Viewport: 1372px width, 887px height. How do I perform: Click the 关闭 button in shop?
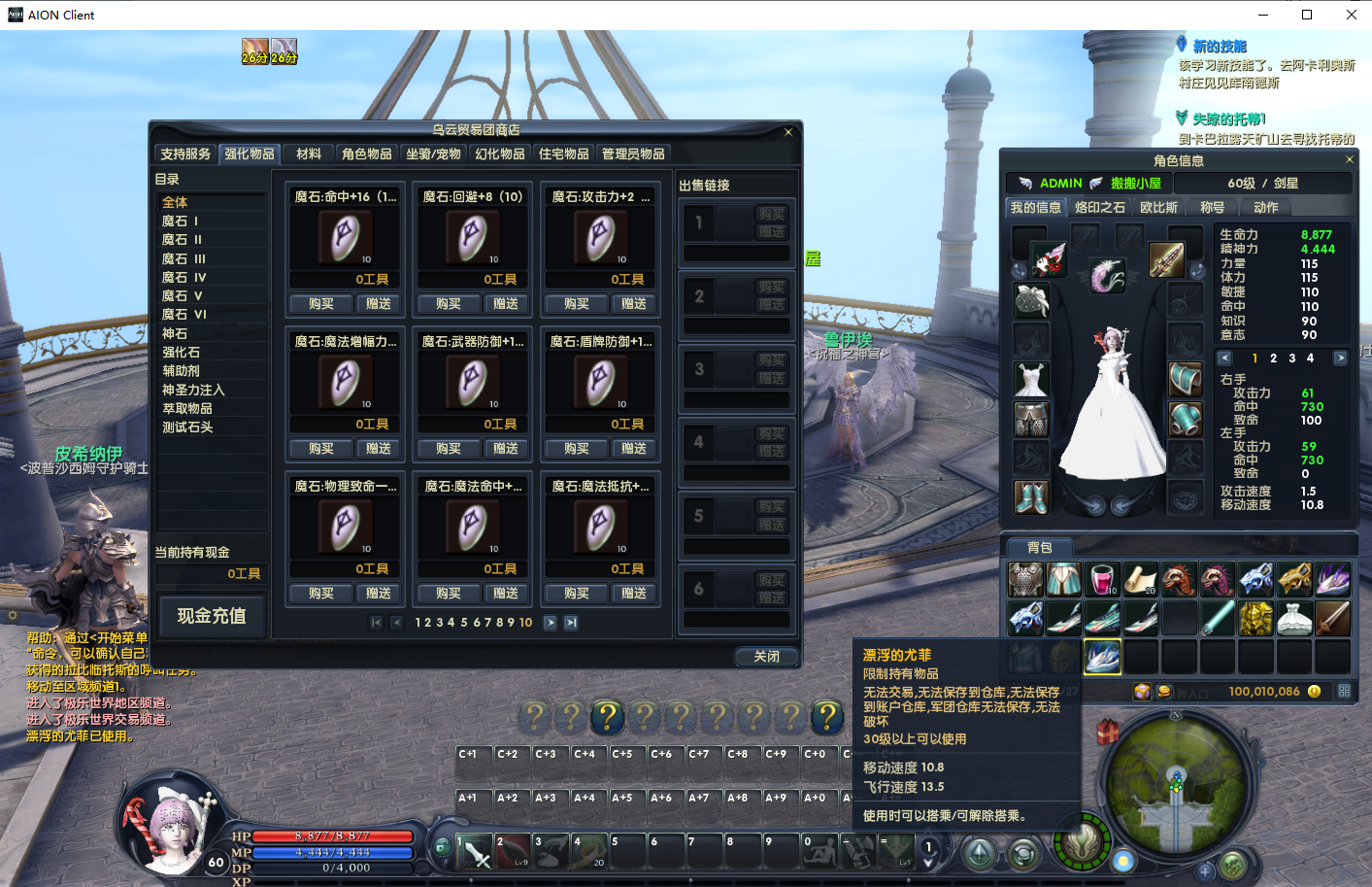[x=766, y=657]
